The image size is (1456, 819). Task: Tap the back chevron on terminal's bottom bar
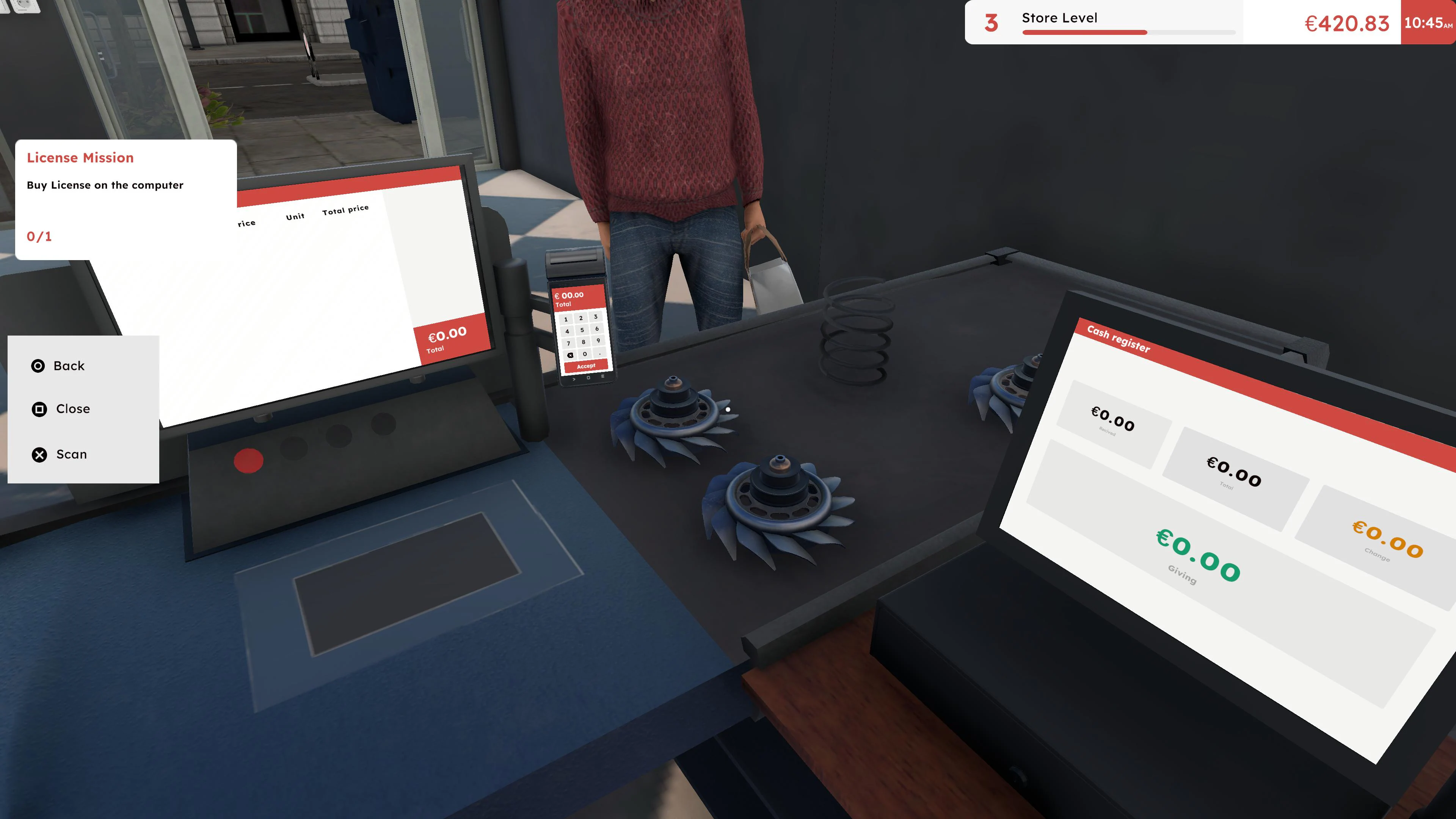[574, 379]
